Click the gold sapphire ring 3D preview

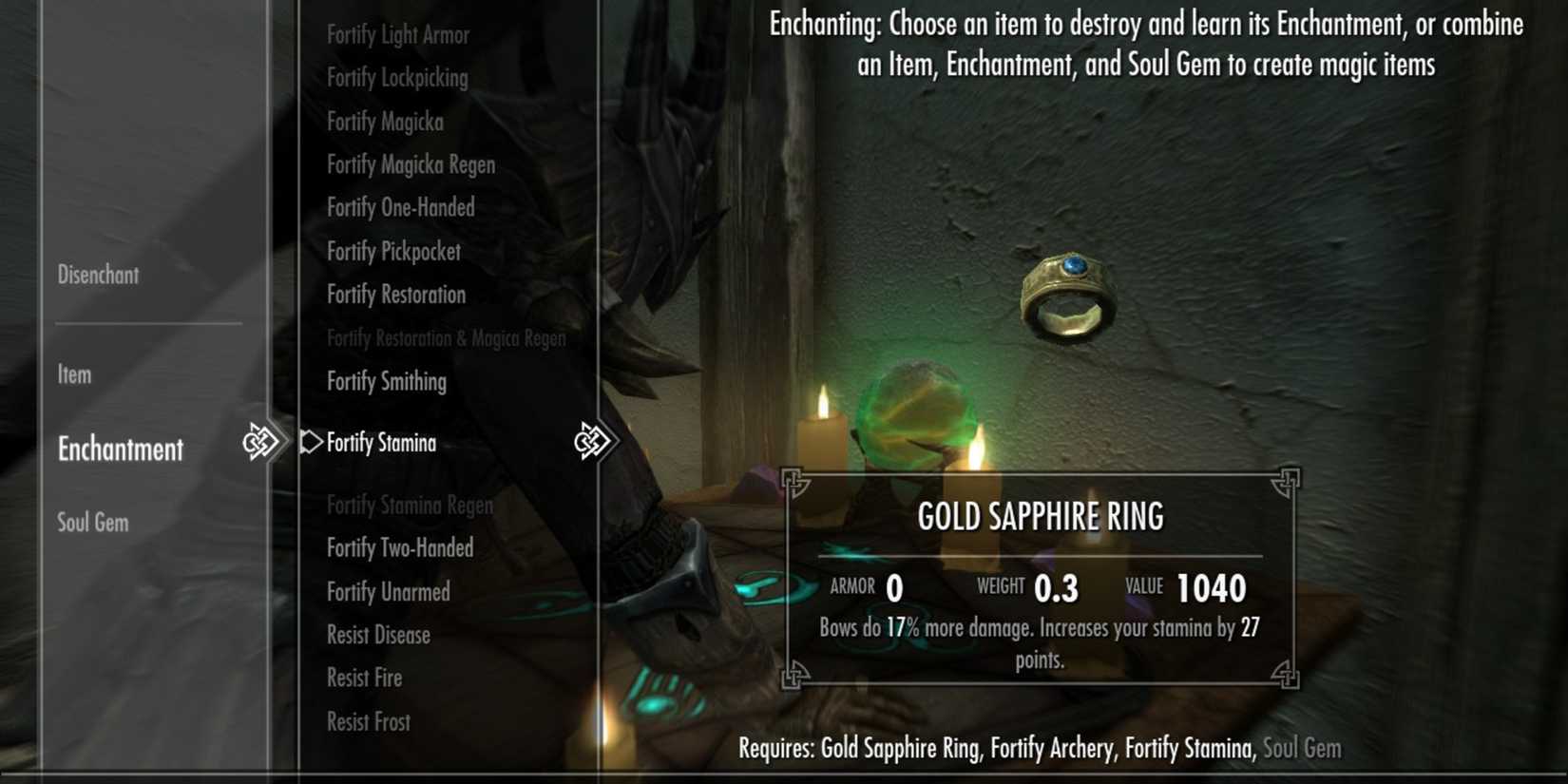coord(1067,295)
